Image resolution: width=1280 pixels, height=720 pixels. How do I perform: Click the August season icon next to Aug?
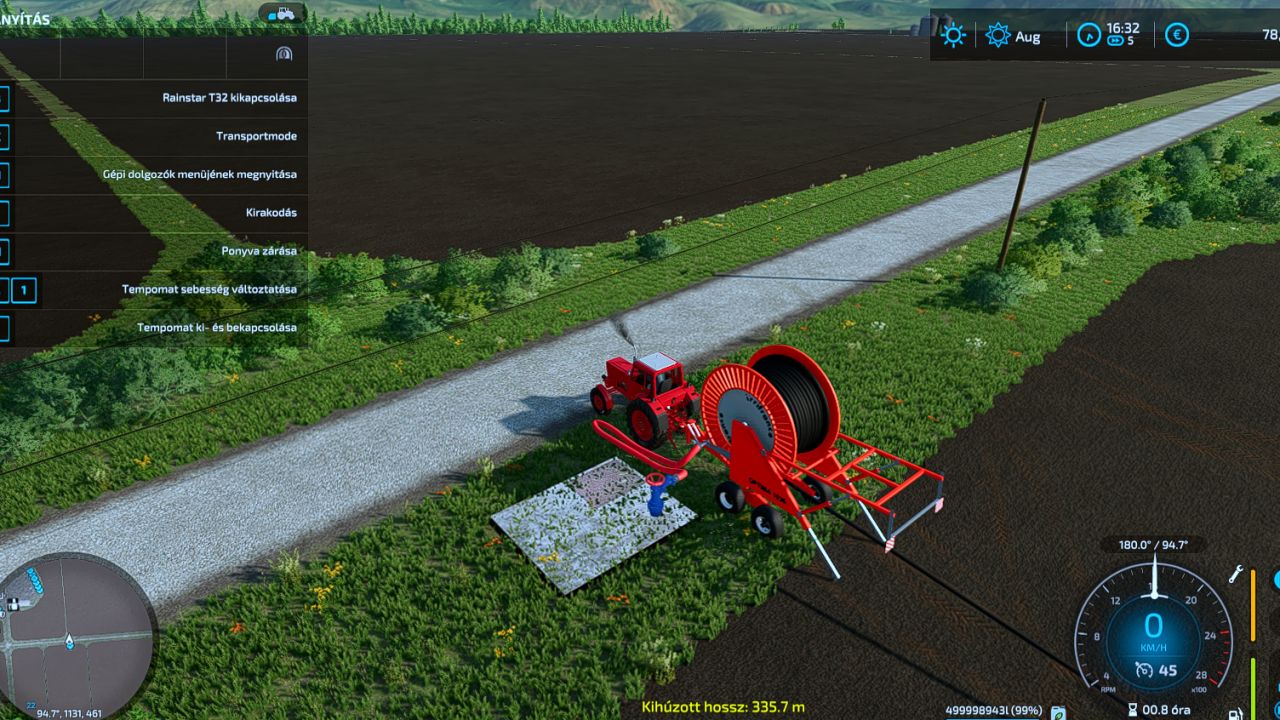click(x=996, y=34)
